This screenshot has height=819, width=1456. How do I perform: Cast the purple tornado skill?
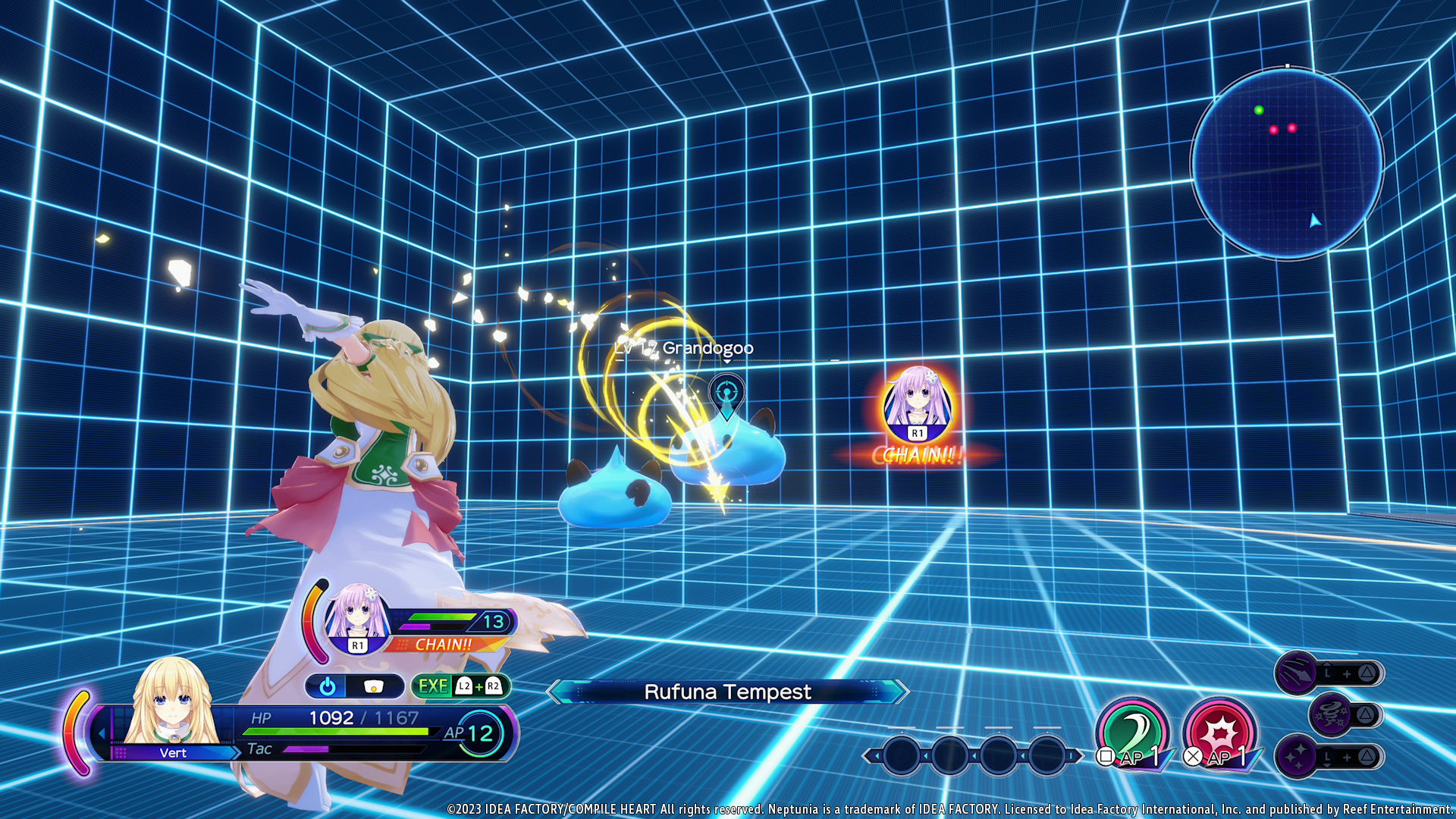click(1331, 714)
